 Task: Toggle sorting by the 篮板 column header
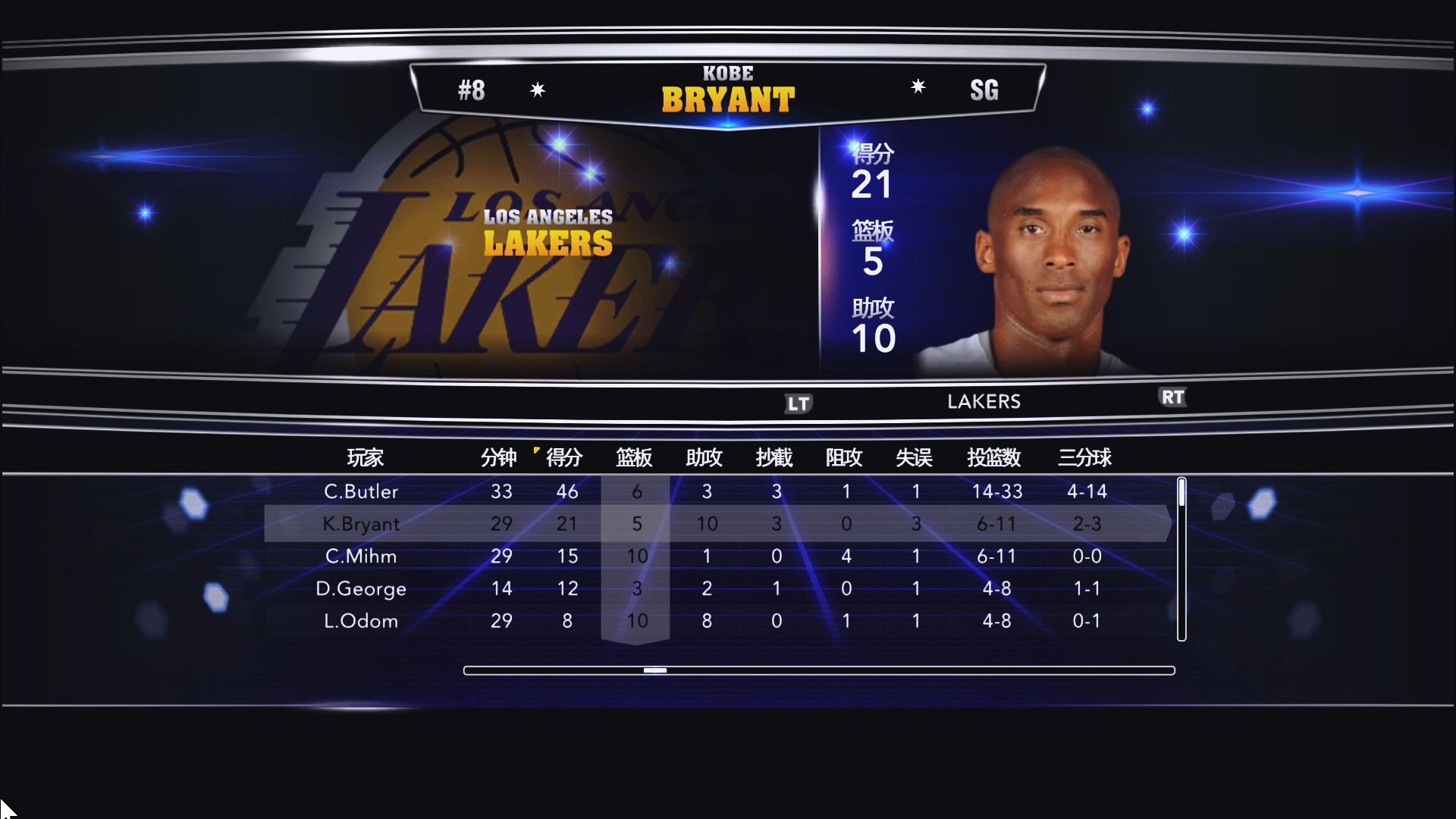(x=635, y=458)
